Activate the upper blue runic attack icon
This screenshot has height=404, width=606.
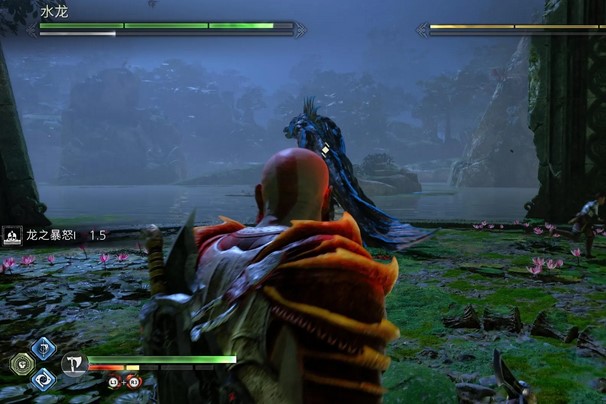pos(43,348)
